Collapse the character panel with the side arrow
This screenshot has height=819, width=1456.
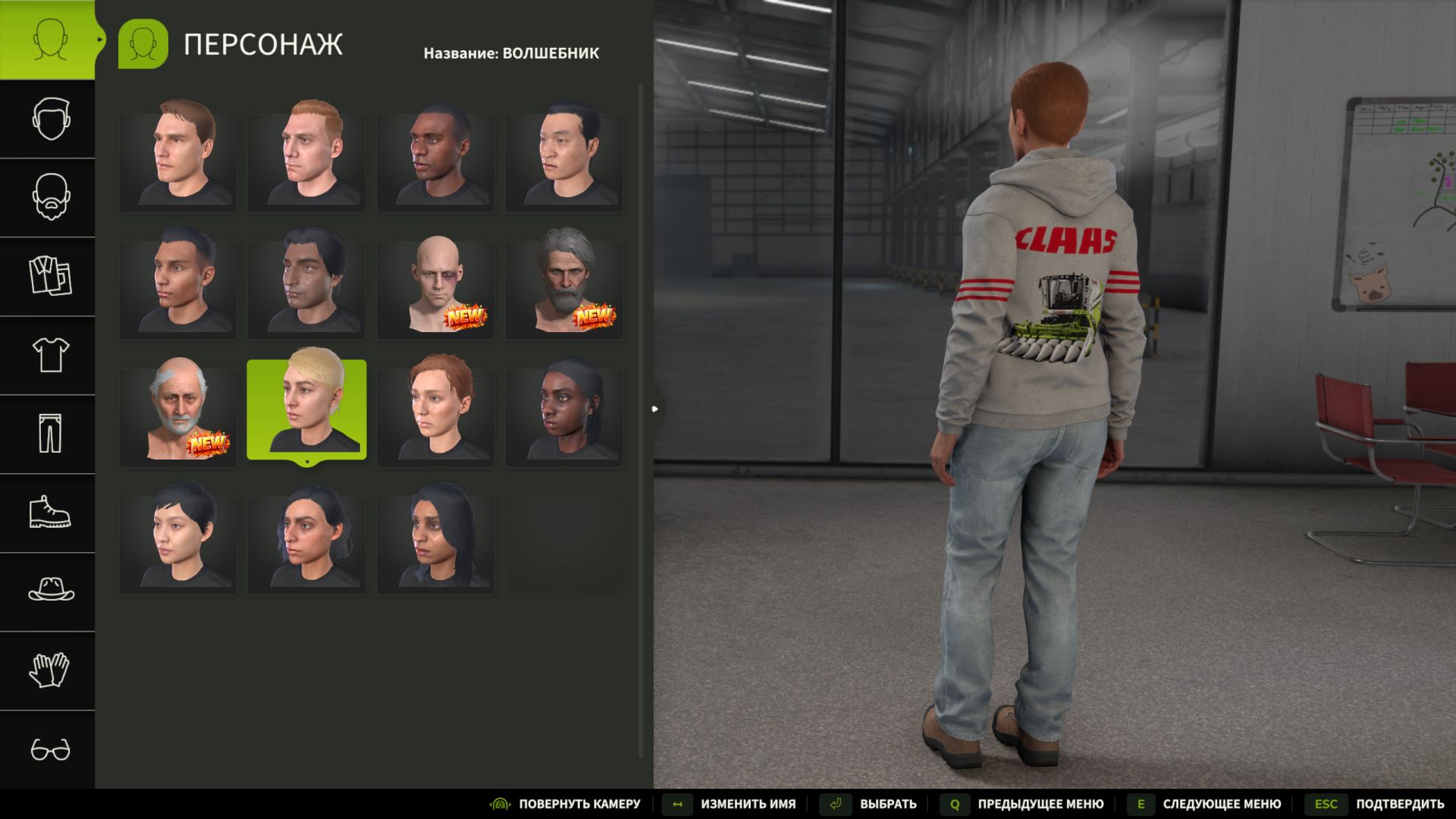coord(654,409)
